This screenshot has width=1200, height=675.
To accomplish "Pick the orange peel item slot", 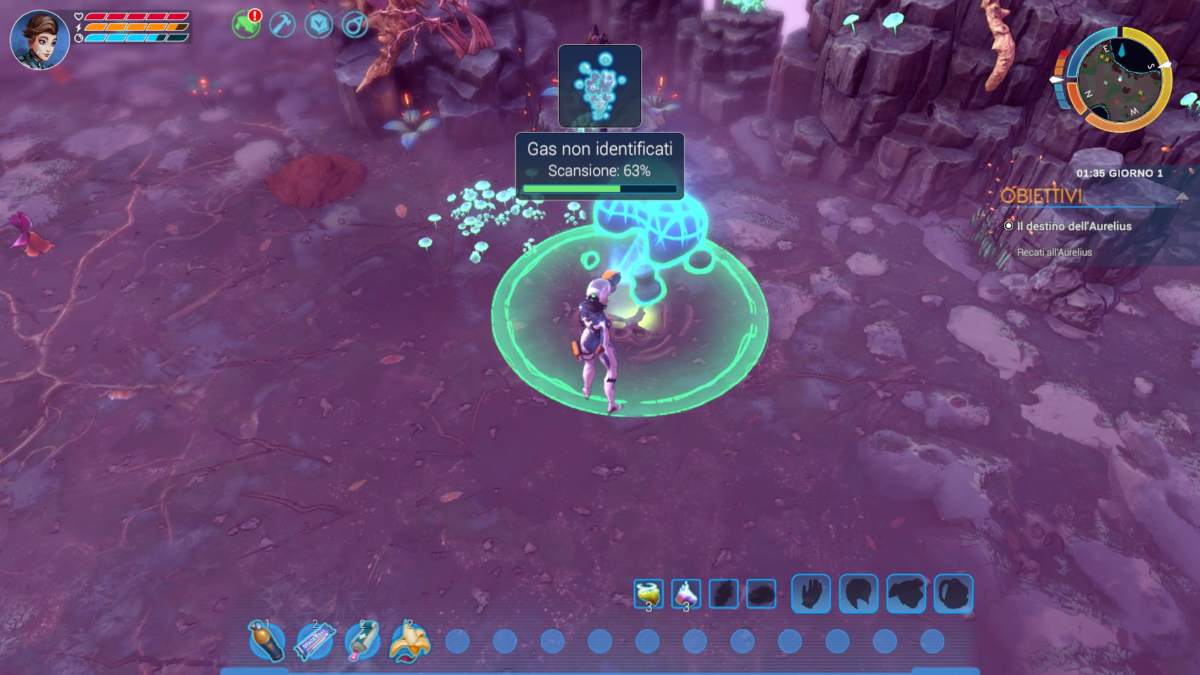I will click(x=409, y=641).
